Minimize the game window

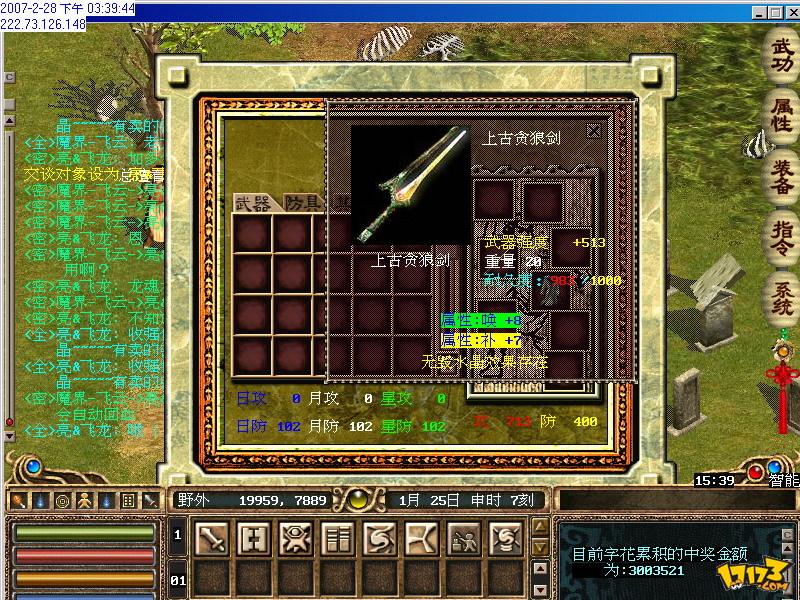click(x=759, y=12)
